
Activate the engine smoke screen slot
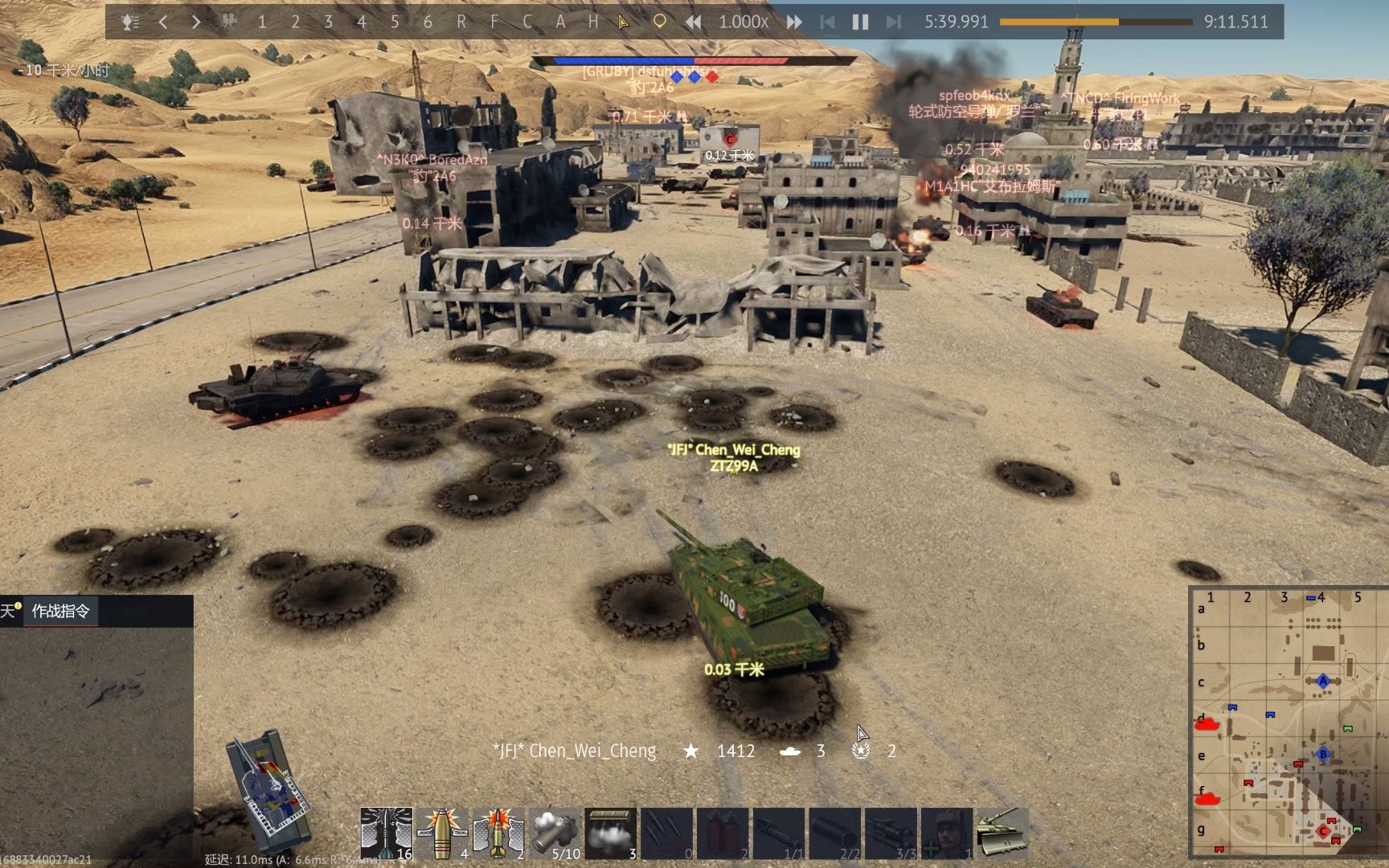point(611,833)
